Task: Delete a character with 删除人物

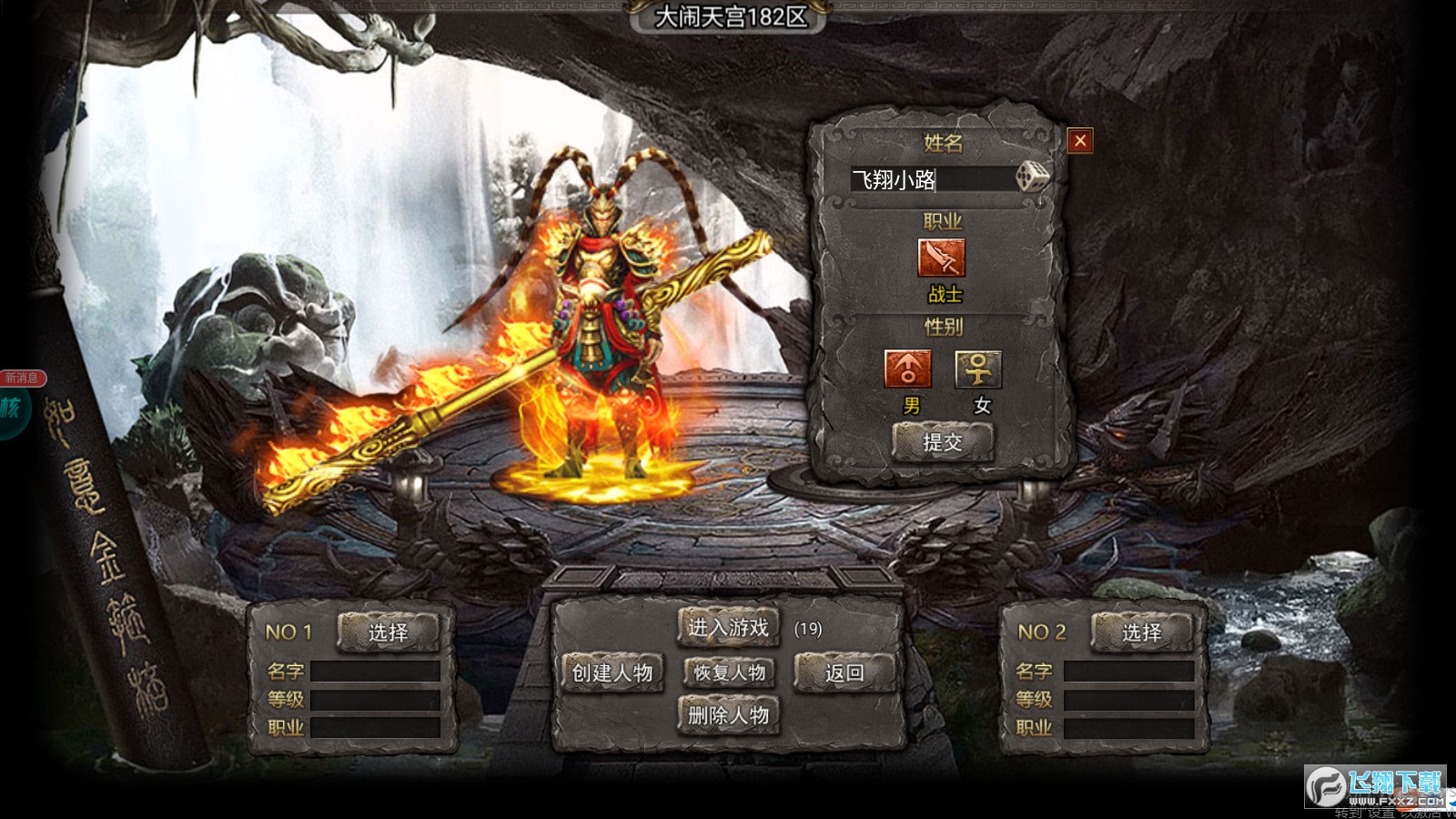Action: [x=728, y=716]
